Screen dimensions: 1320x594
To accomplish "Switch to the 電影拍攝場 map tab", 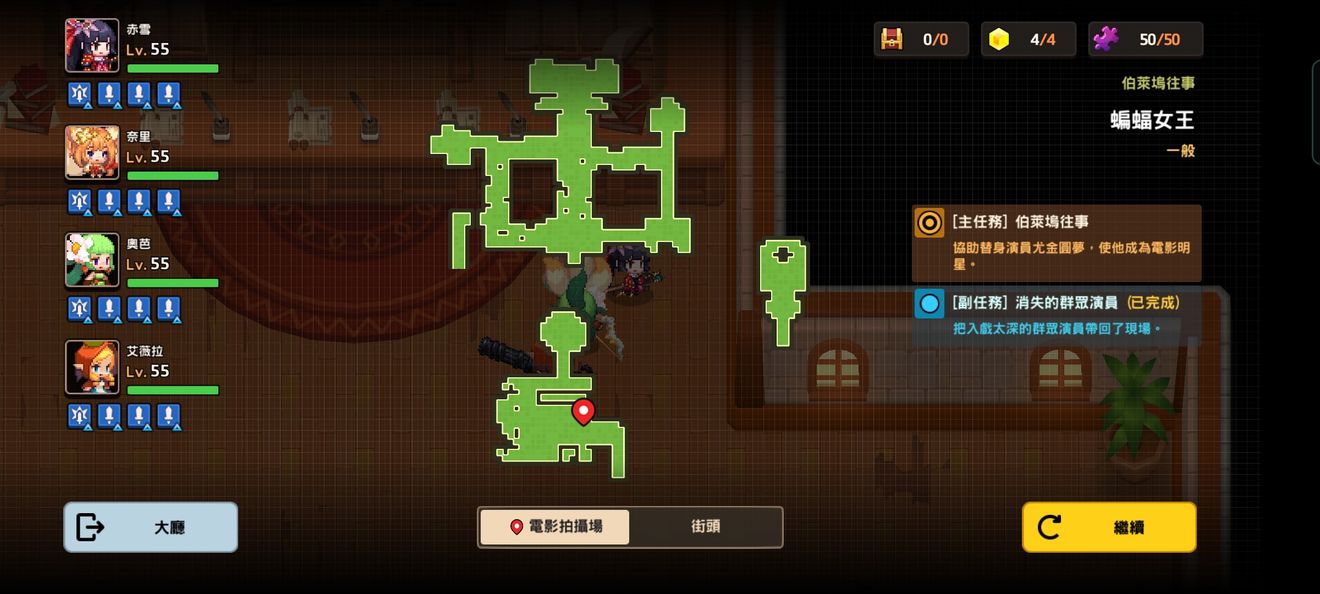I will pyautogui.click(x=555, y=527).
